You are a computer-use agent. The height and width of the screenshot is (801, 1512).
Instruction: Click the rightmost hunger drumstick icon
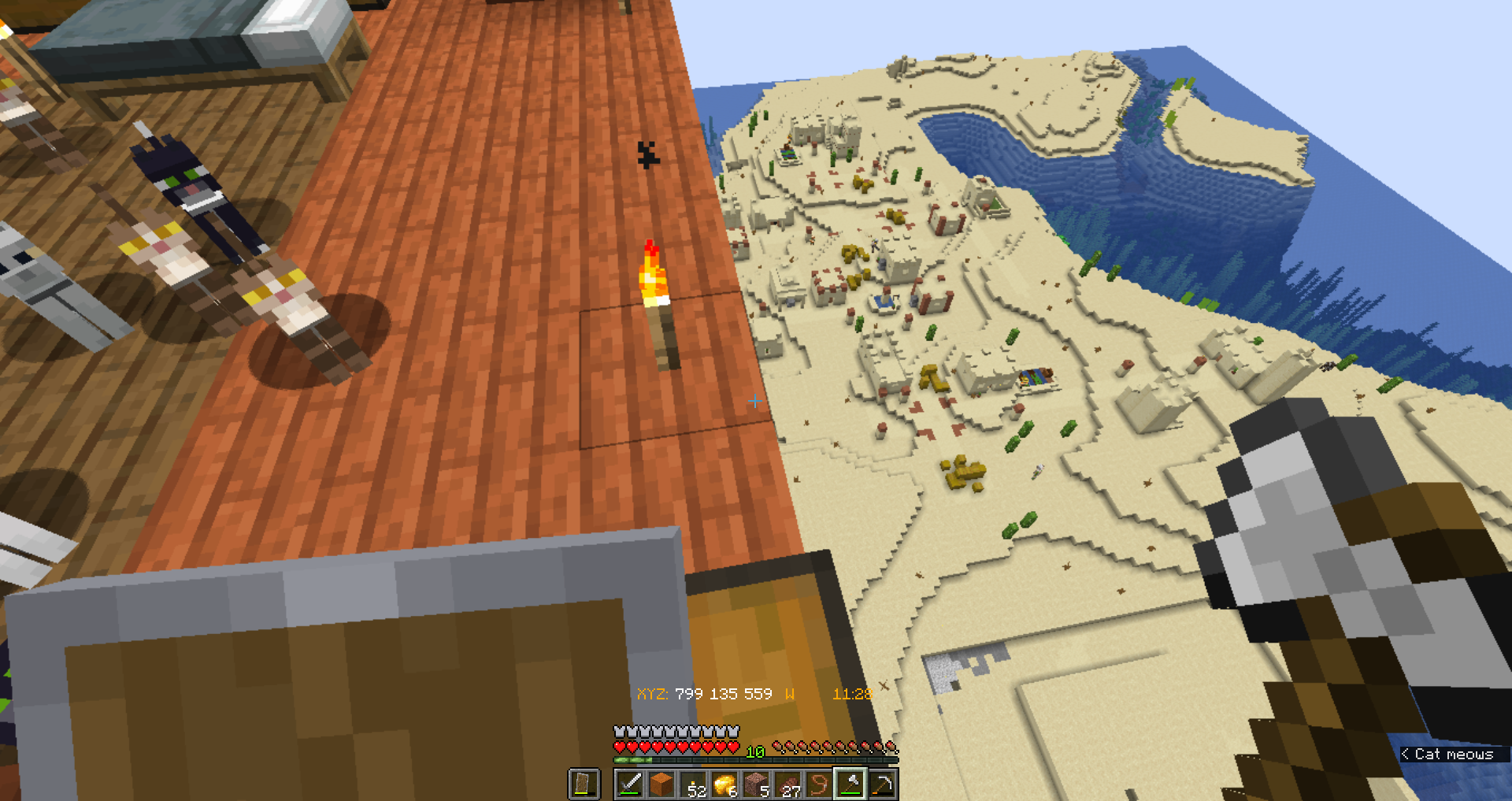[x=891, y=747]
